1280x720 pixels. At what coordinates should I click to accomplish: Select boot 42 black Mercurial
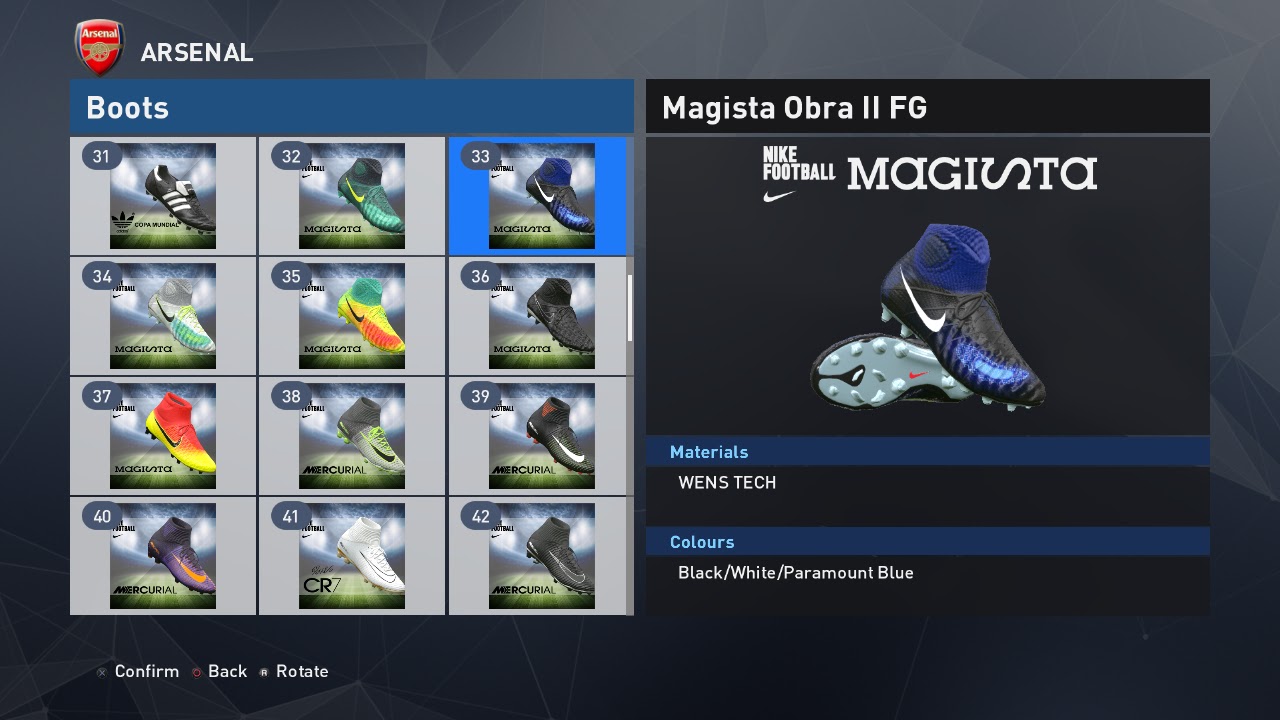point(541,556)
